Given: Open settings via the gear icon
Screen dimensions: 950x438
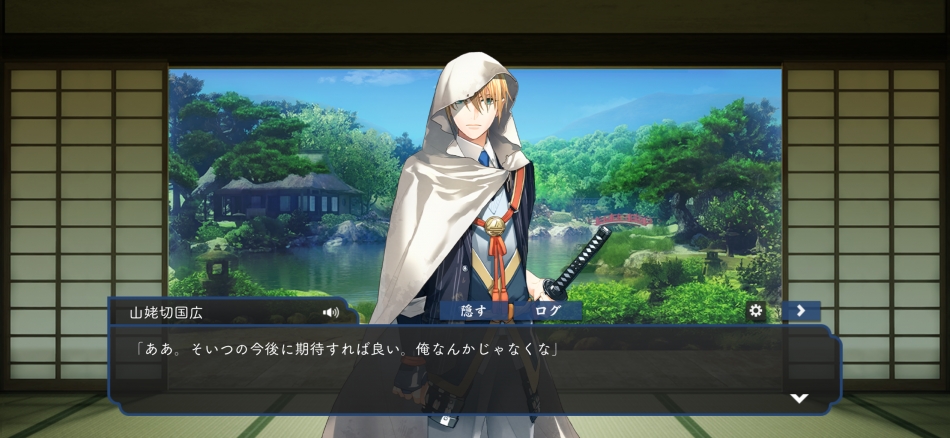Looking at the screenshot, I should [756, 311].
